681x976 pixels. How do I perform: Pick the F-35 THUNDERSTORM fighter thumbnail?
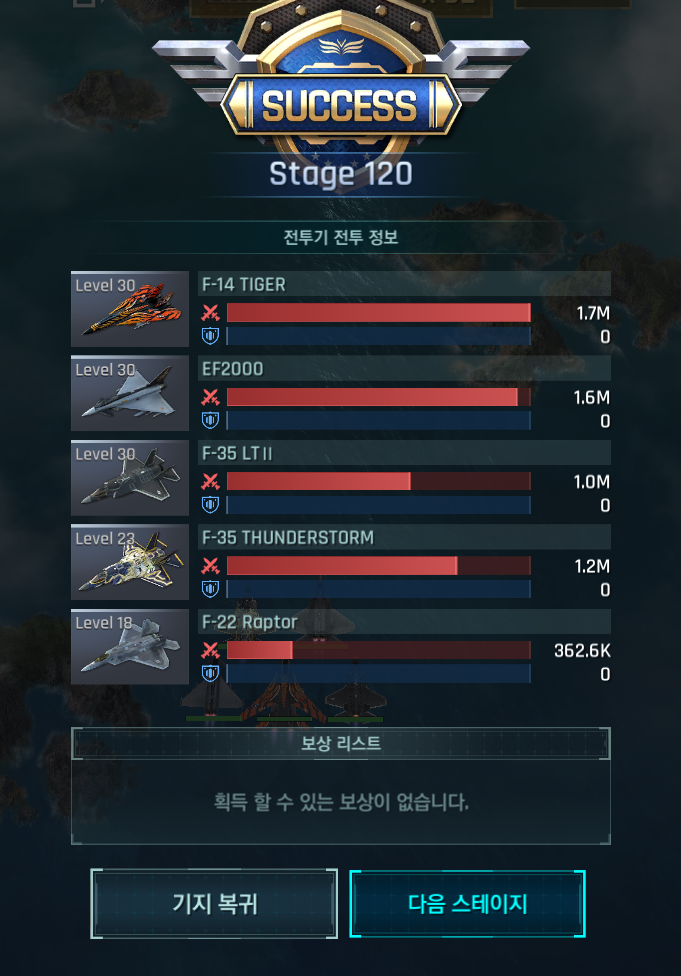pos(130,562)
